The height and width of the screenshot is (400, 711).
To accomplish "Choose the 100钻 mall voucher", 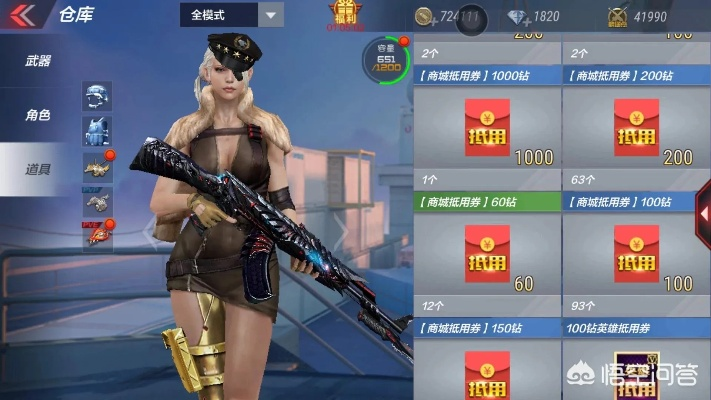I will click(x=635, y=253).
